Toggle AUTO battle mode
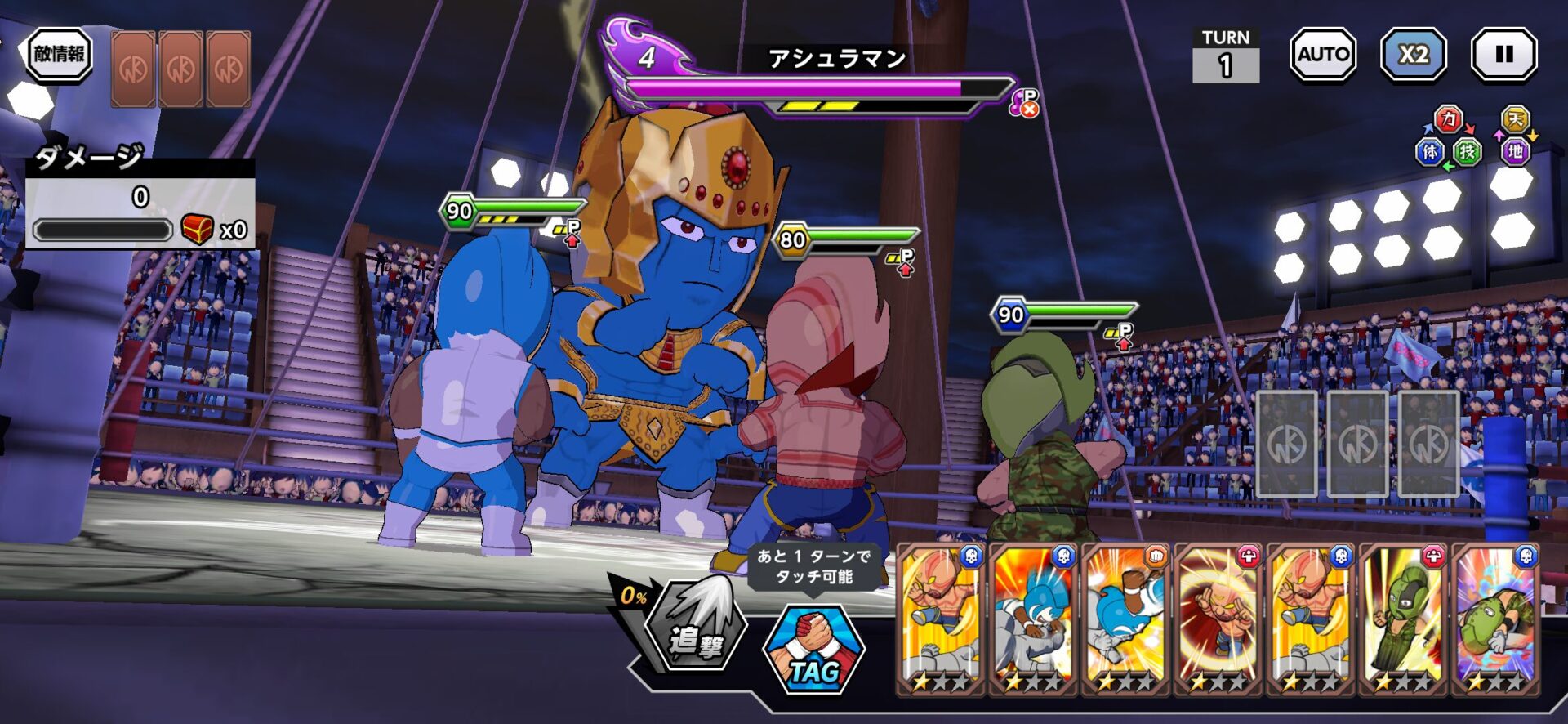 [1322, 55]
